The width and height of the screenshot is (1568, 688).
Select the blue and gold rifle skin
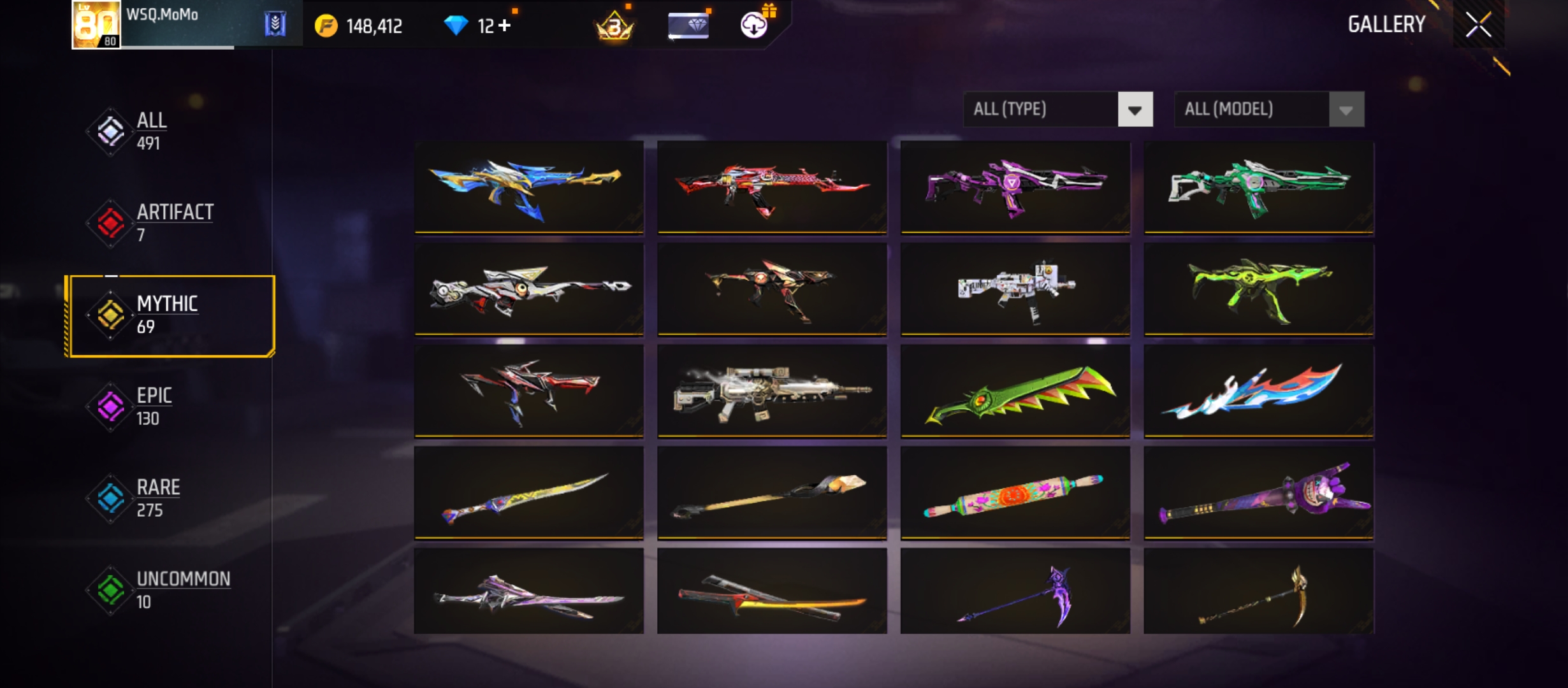tap(528, 187)
